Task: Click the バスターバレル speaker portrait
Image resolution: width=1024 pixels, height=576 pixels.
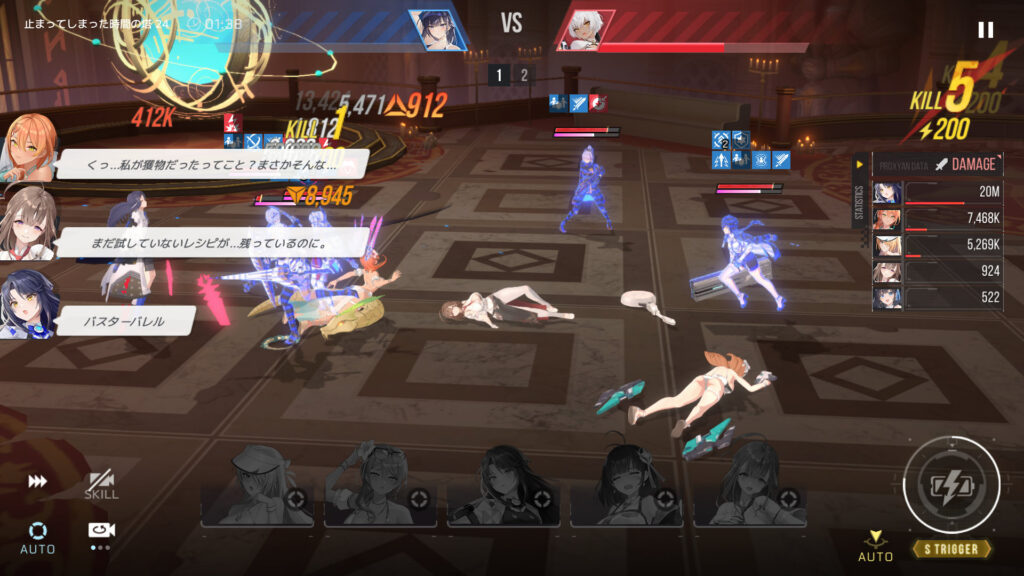Action: [x=26, y=303]
